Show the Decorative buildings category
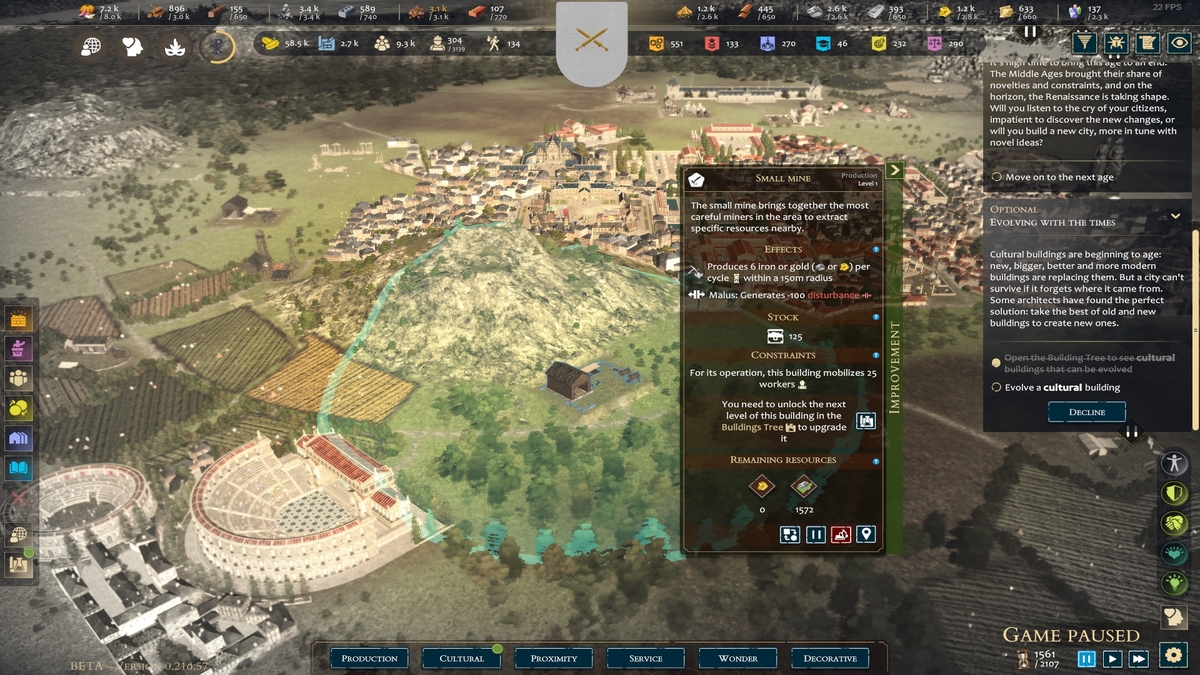The height and width of the screenshot is (675, 1200). click(x=830, y=658)
